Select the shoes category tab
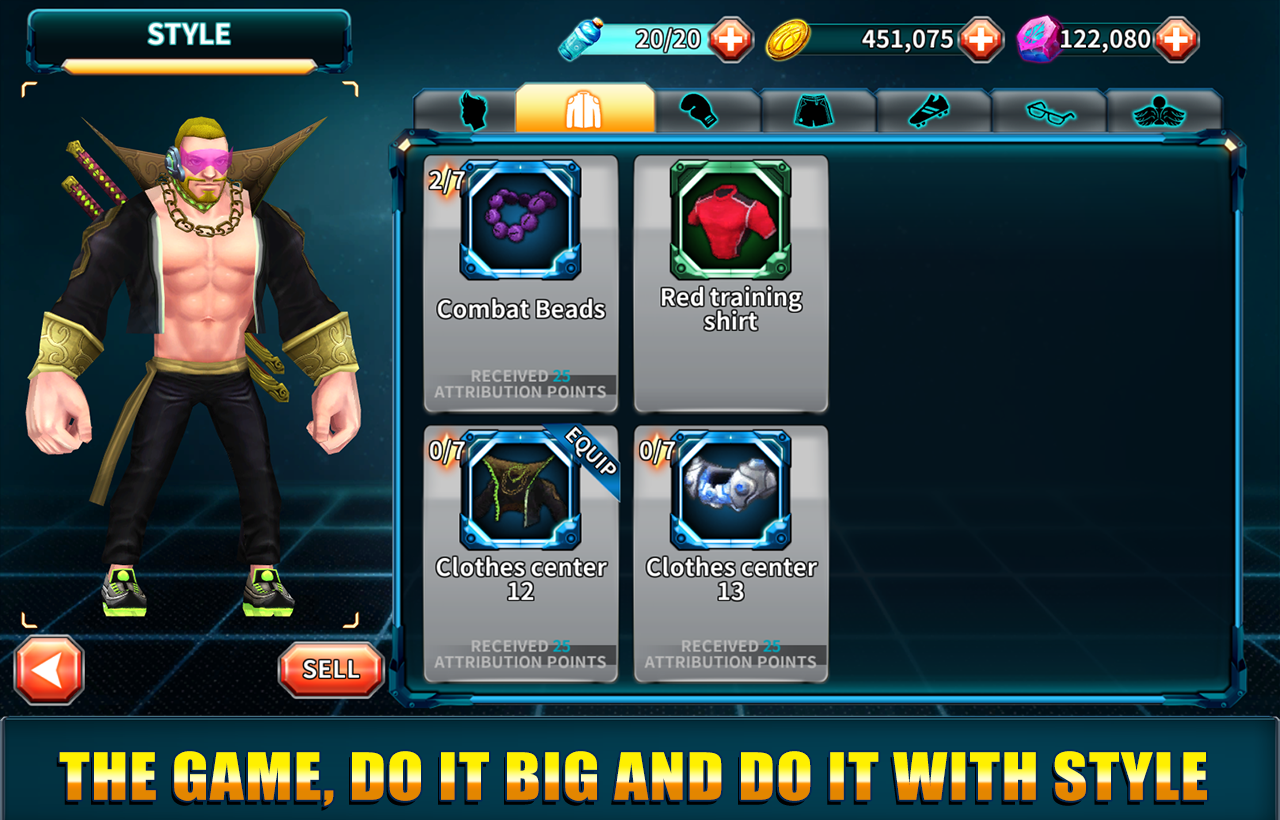 pyautogui.click(x=932, y=111)
